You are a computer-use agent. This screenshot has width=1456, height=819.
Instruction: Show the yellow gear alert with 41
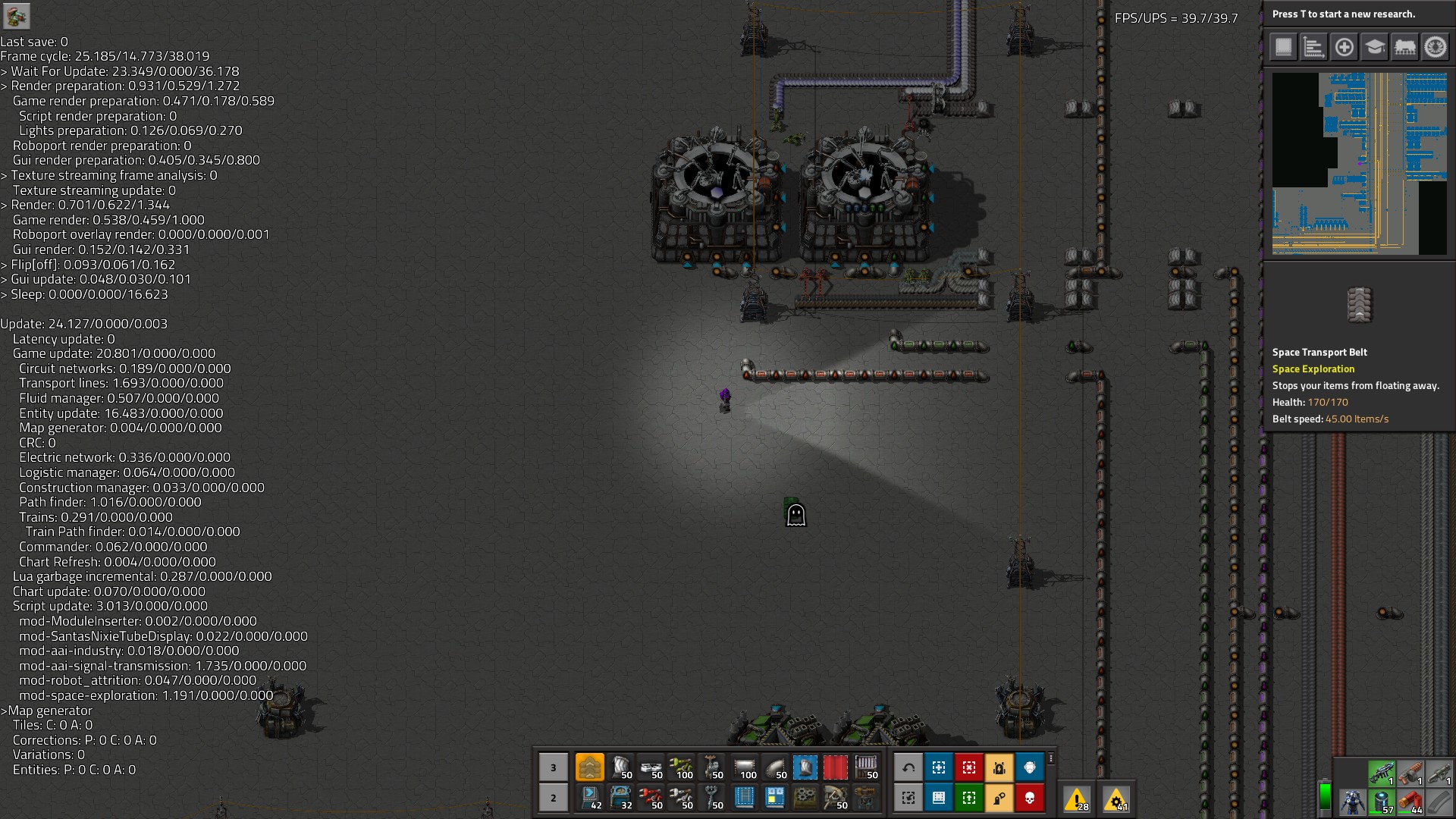1116,799
